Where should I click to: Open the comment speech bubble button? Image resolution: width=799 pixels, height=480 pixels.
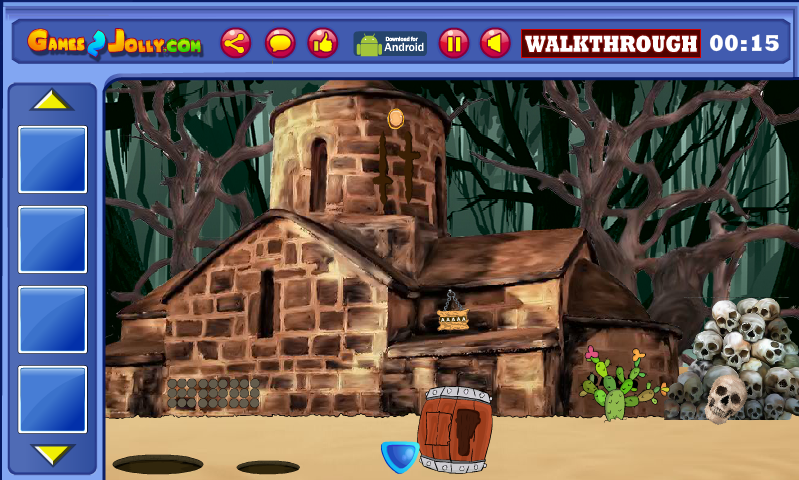point(280,43)
